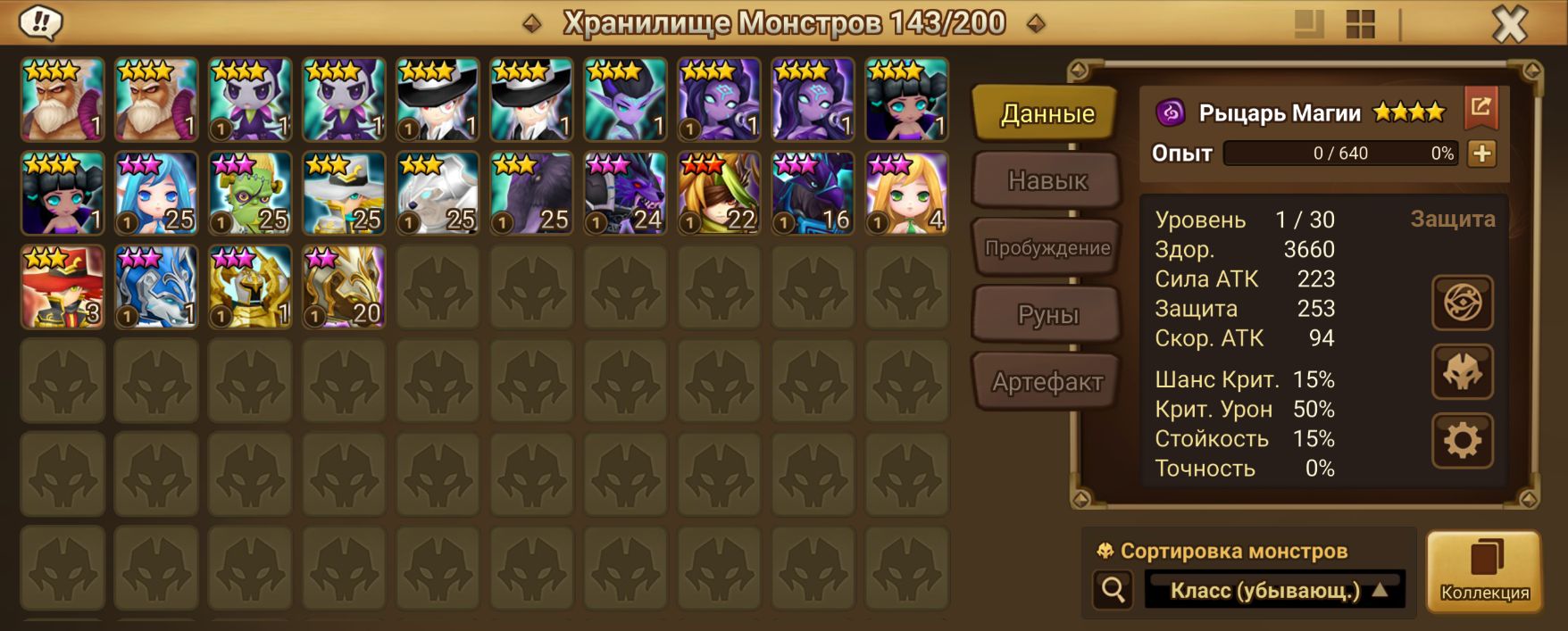The height and width of the screenshot is (631, 1568).
Task: Select the level 22 brown-haired monster
Action: tap(719, 193)
